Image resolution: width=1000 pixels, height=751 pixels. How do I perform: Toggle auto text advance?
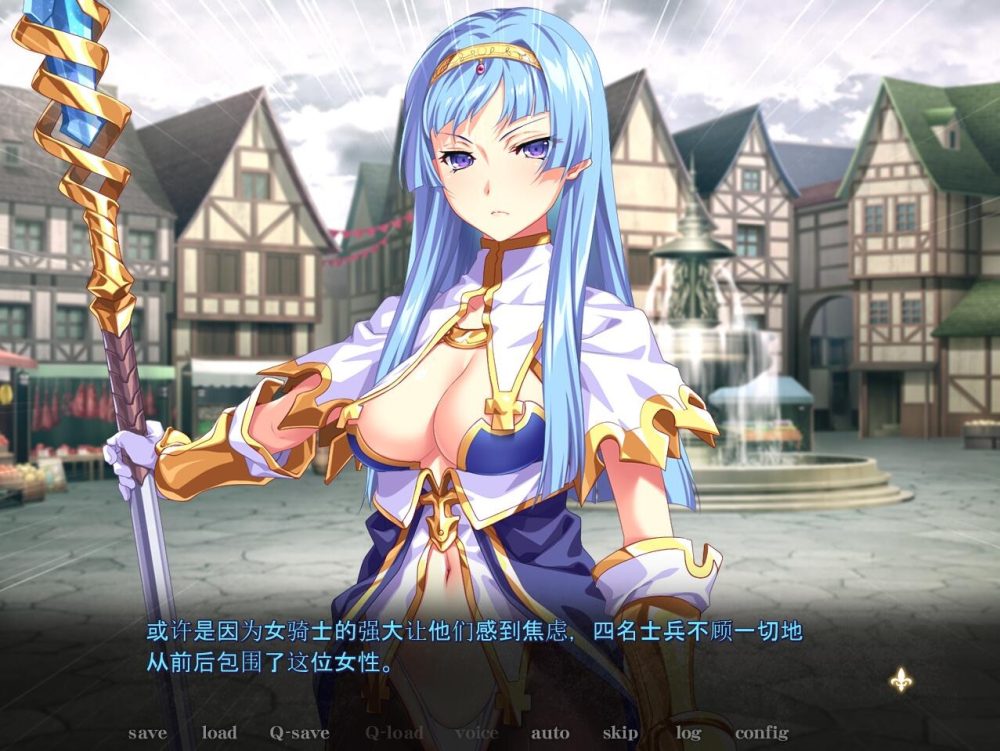coord(550,733)
